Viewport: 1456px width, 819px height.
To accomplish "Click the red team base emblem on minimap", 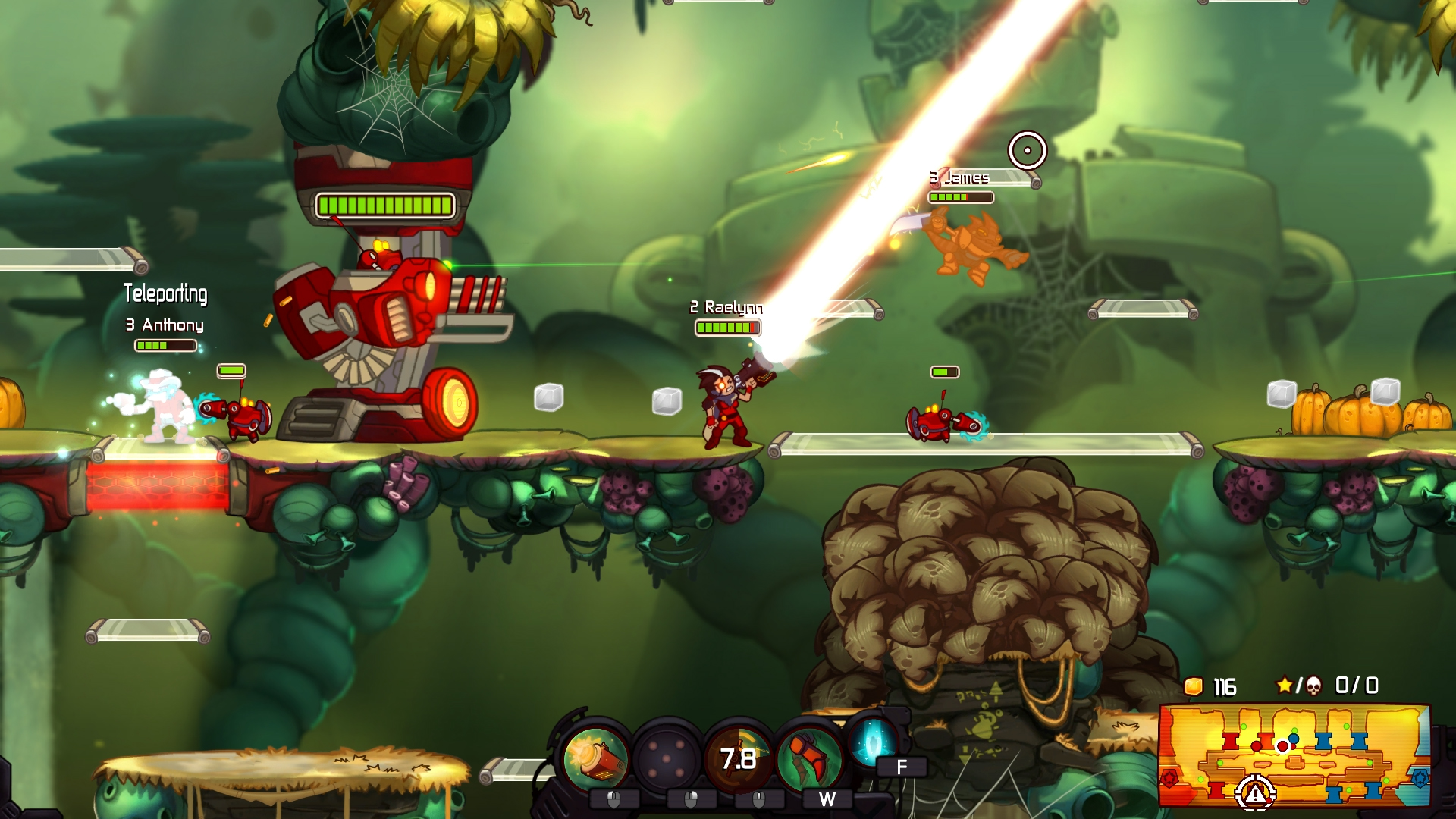I will pyautogui.click(x=1172, y=780).
